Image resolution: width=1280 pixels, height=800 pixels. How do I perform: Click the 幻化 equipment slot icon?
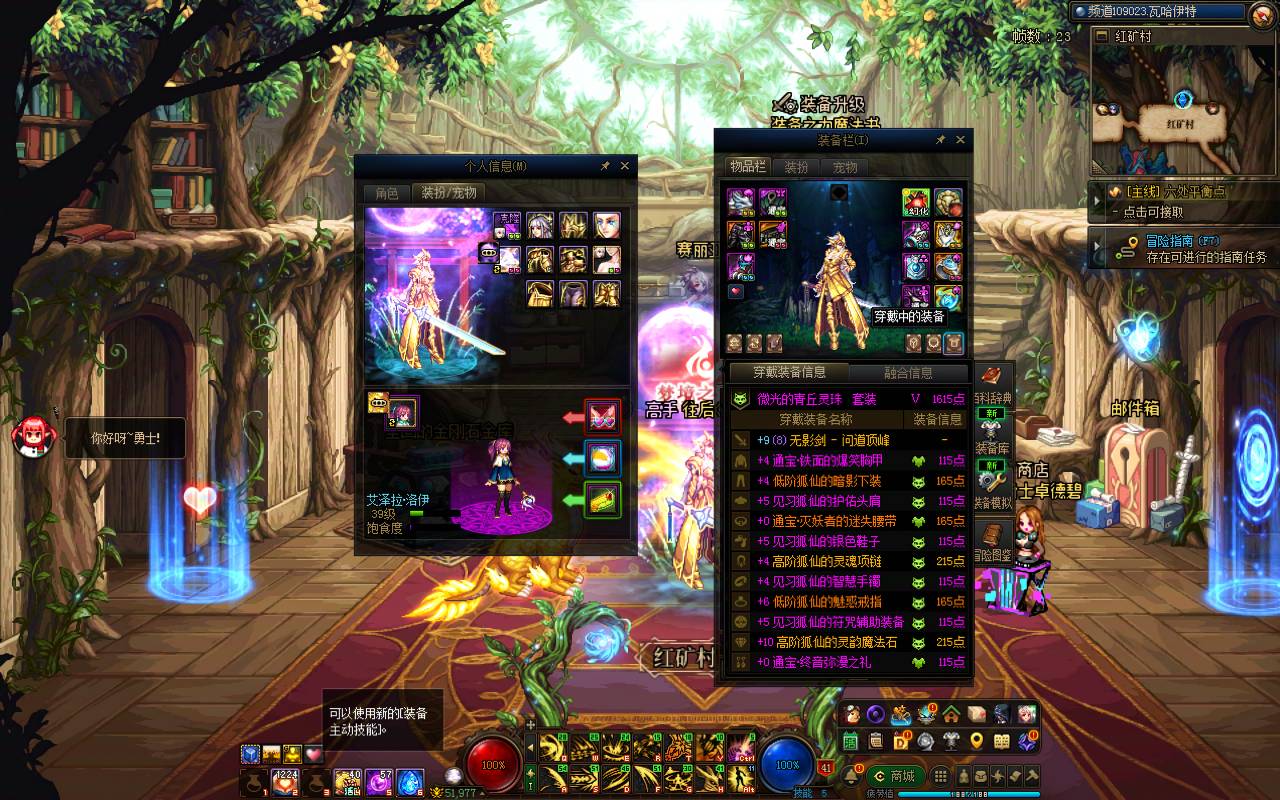click(x=916, y=201)
